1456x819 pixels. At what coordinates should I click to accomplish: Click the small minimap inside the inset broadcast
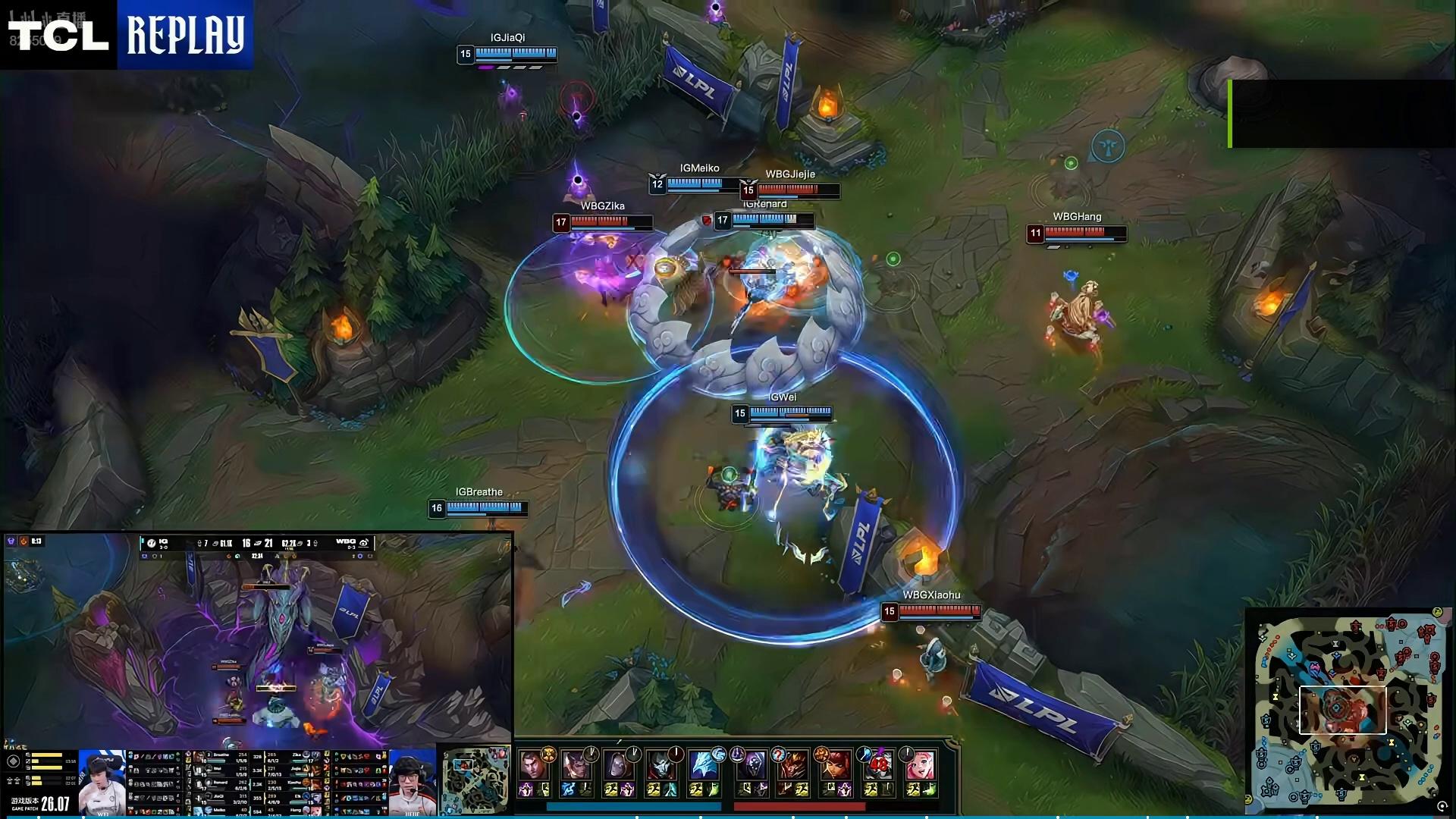point(475,781)
